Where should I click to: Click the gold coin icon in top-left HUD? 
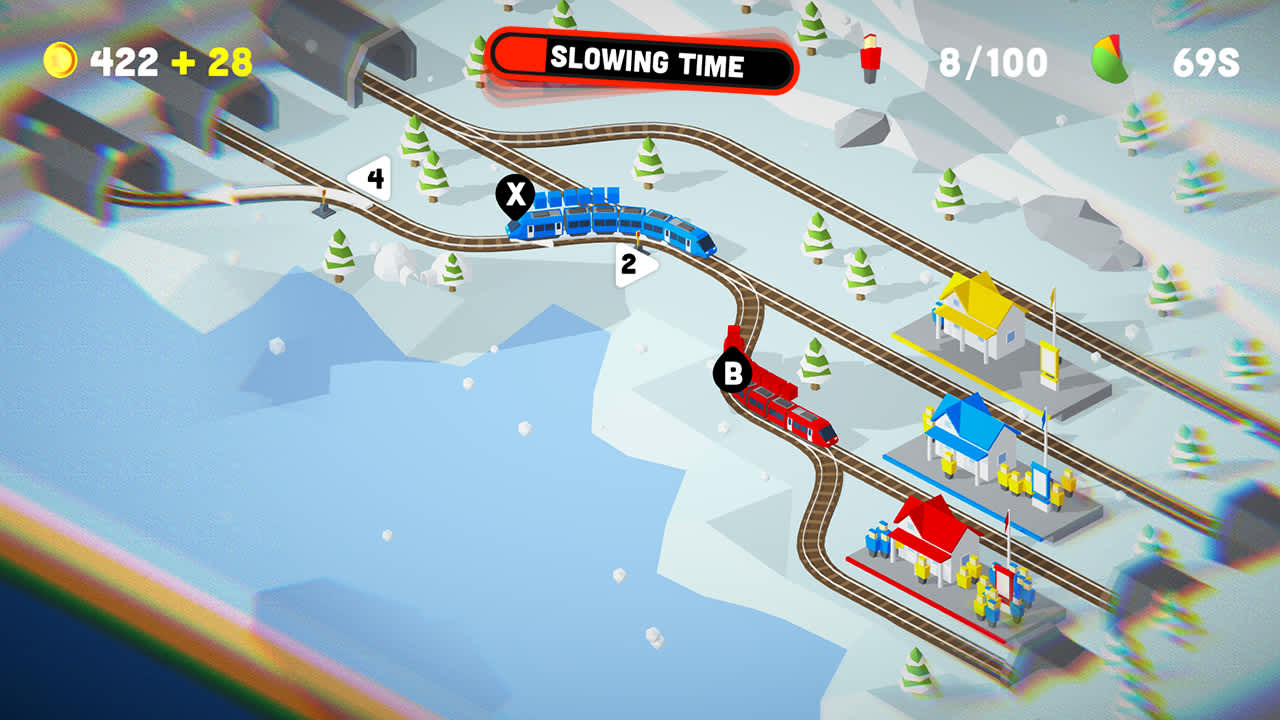tap(63, 60)
